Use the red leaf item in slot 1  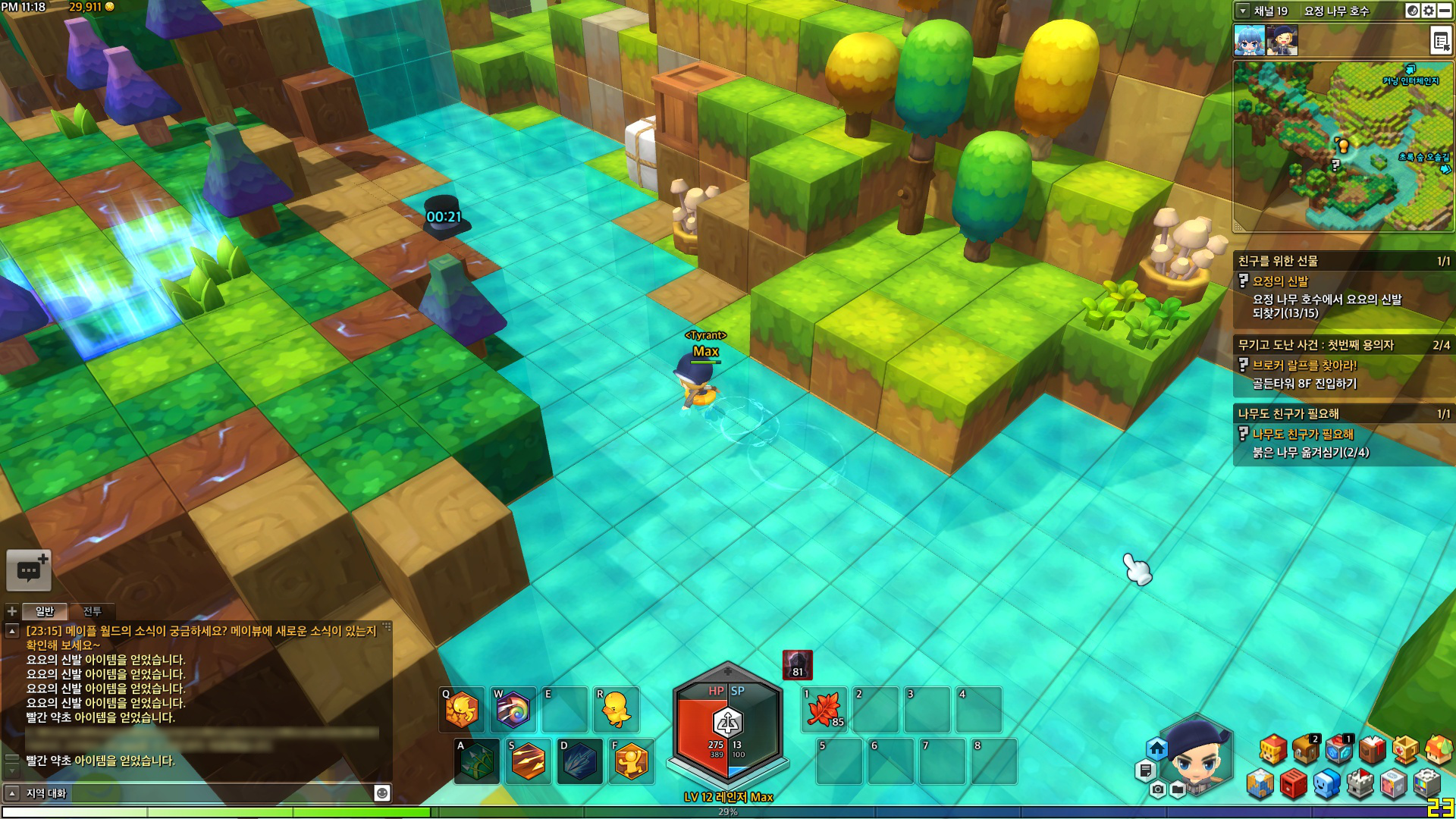(x=825, y=710)
